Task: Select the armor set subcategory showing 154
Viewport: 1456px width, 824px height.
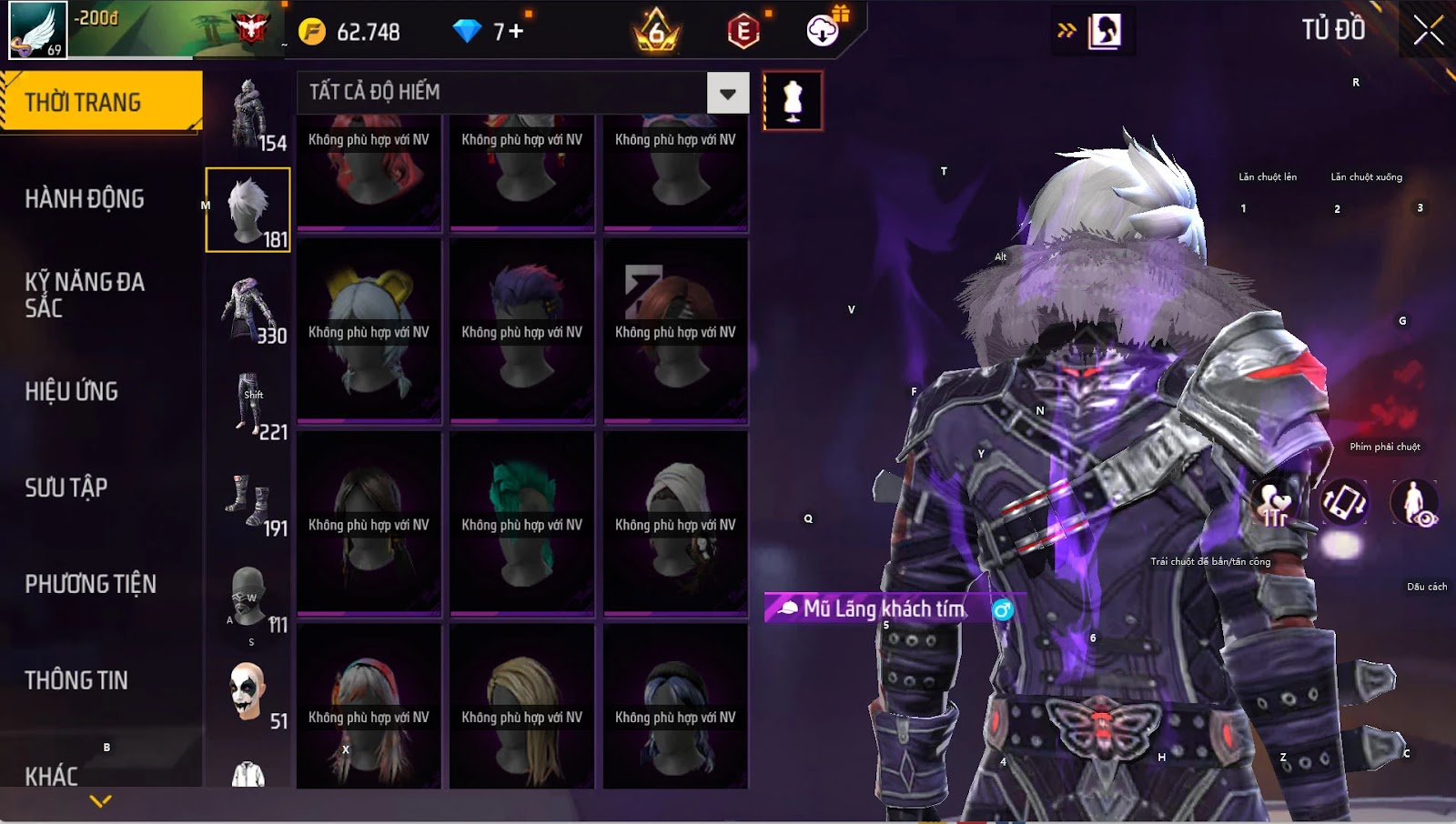Action: (248, 115)
